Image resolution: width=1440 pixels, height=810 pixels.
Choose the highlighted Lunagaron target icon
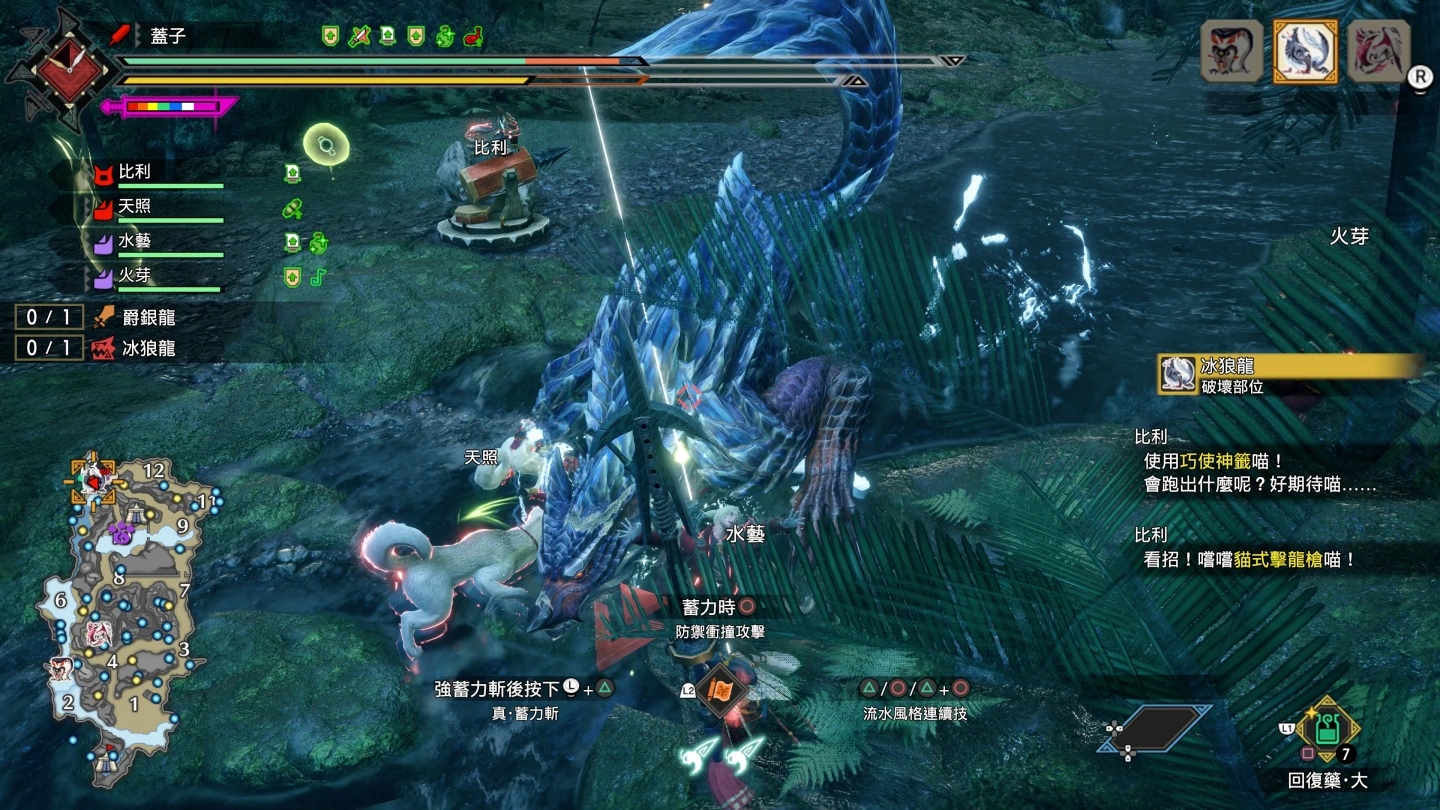[1305, 50]
